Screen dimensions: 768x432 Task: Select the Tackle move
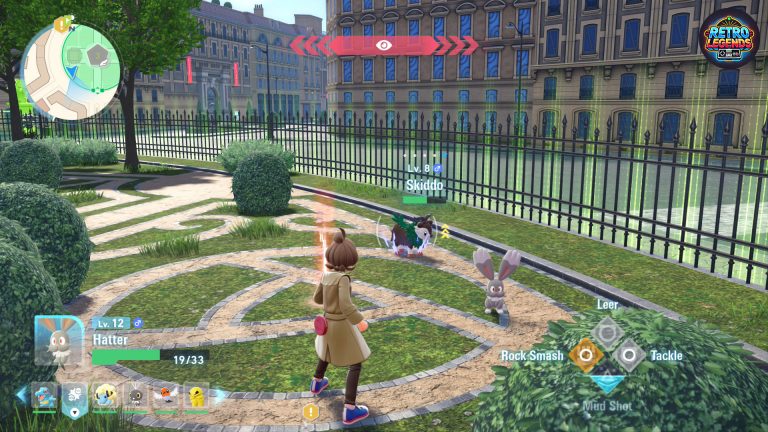click(628, 353)
